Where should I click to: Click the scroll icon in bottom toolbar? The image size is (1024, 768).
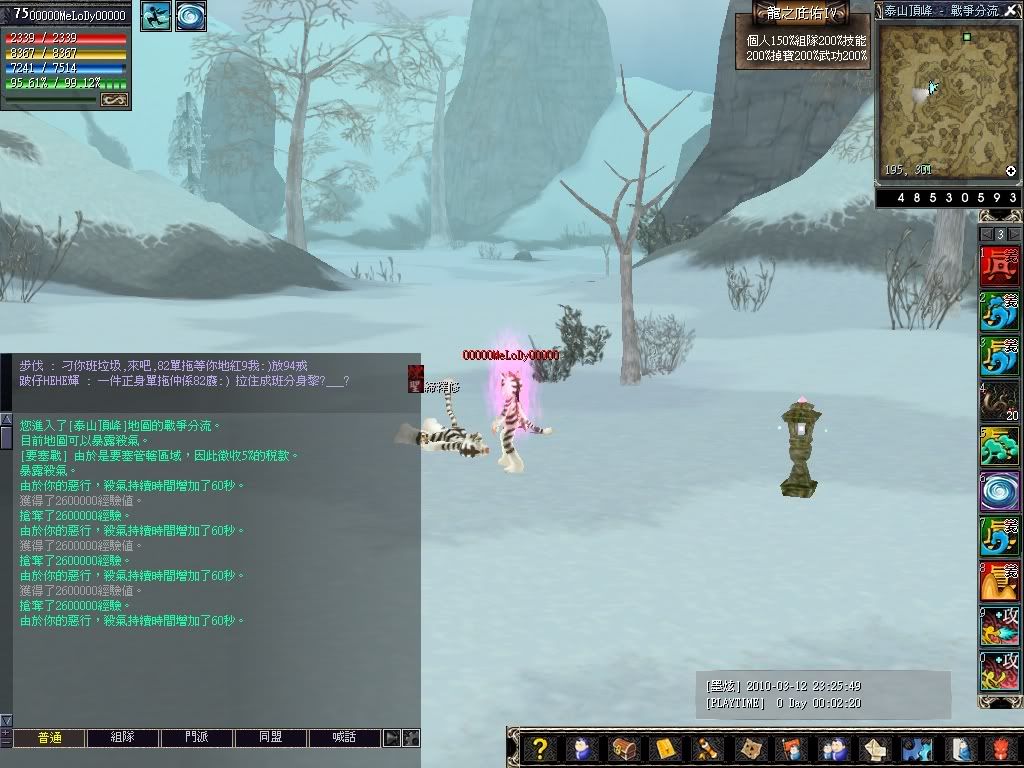[706, 748]
